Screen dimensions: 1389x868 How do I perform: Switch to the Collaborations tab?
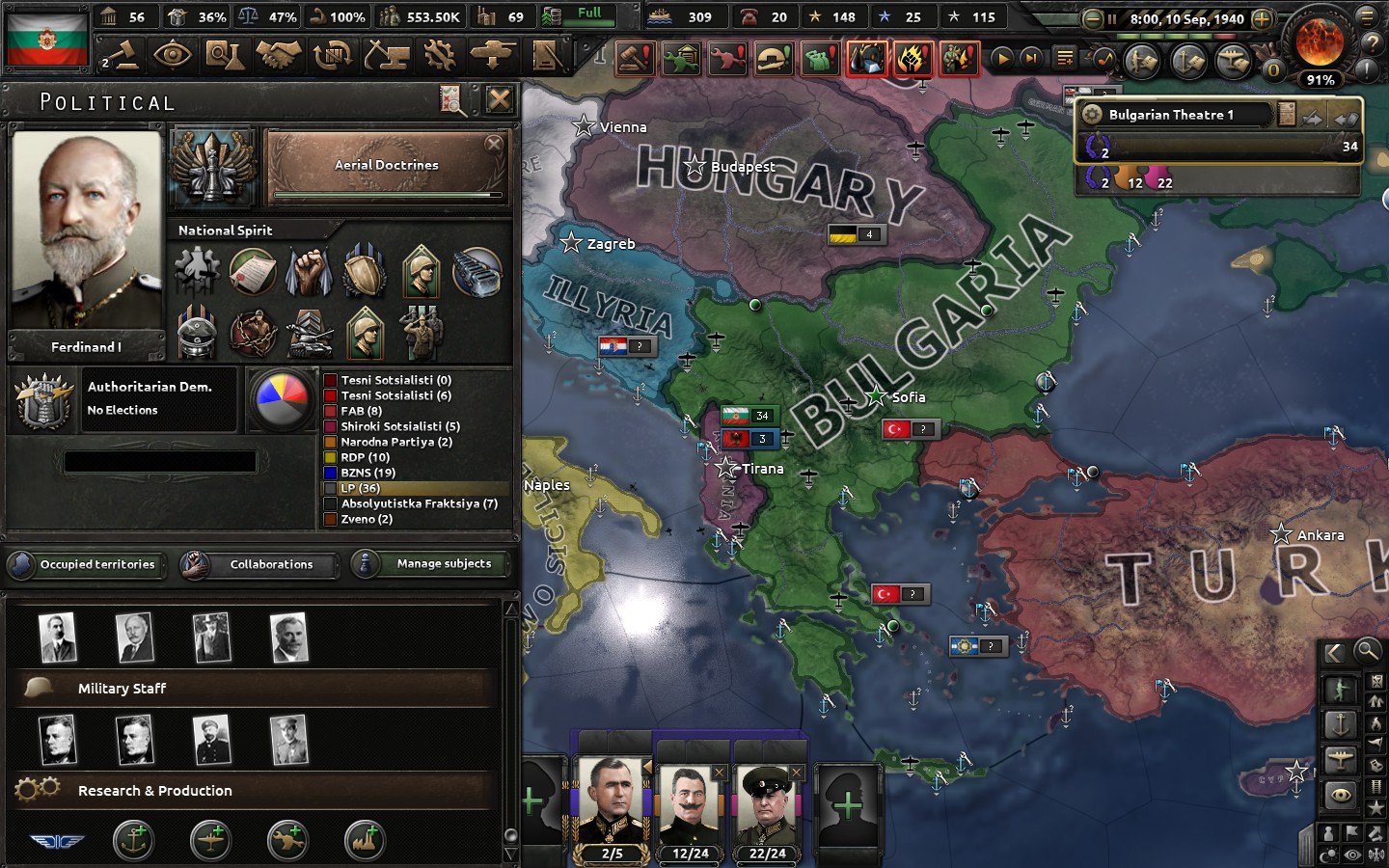point(271,564)
